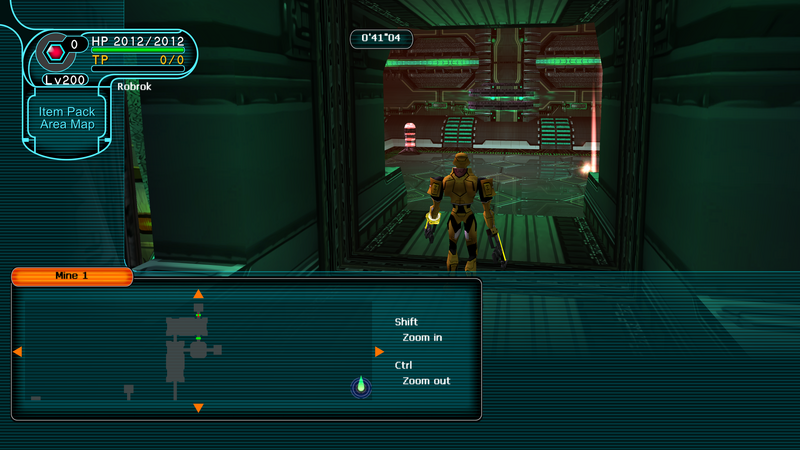The height and width of the screenshot is (450, 800).
Task: Open the Item Pack Area Map panel
Action: [x=67, y=118]
